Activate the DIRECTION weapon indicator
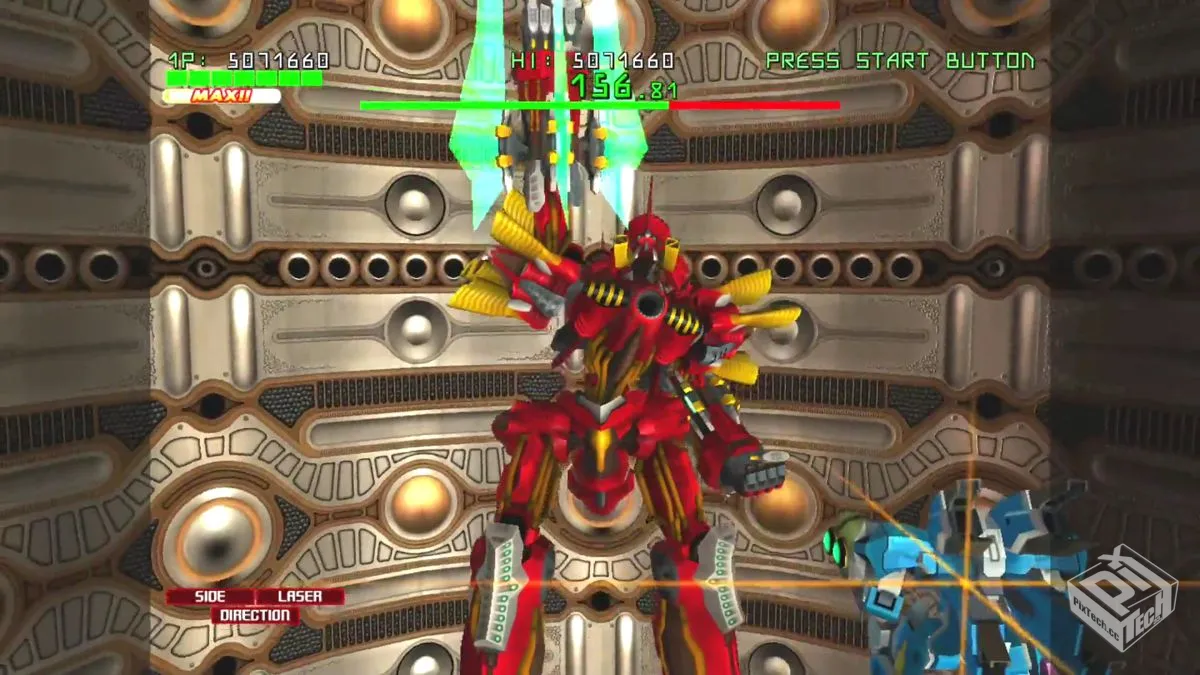Image resolution: width=1200 pixels, height=675 pixels. (x=254, y=615)
